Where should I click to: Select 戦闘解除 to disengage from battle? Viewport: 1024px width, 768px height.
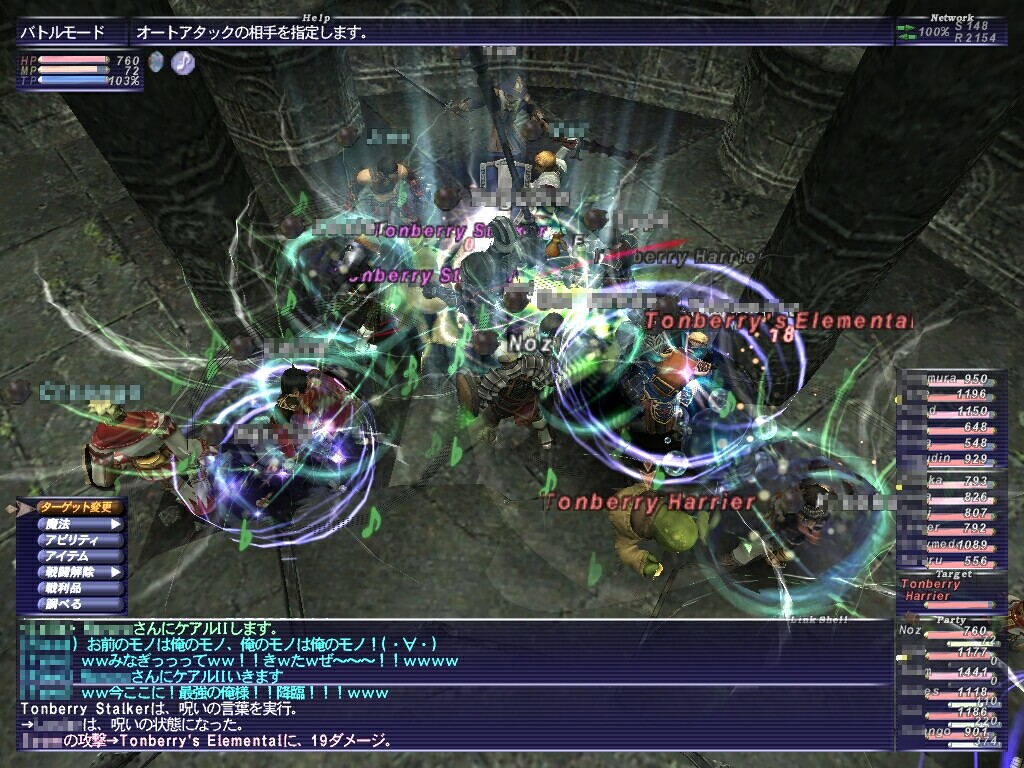pos(78,573)
